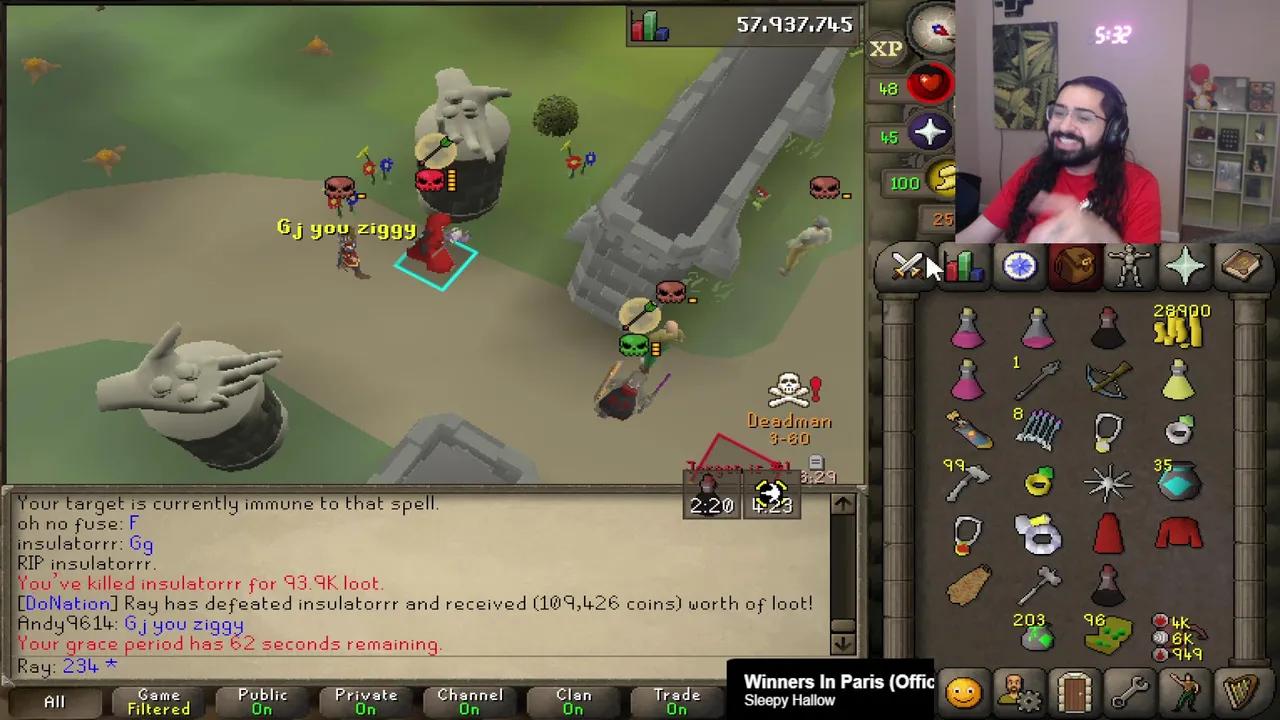Open the Combat options tab

coord(908,265)
